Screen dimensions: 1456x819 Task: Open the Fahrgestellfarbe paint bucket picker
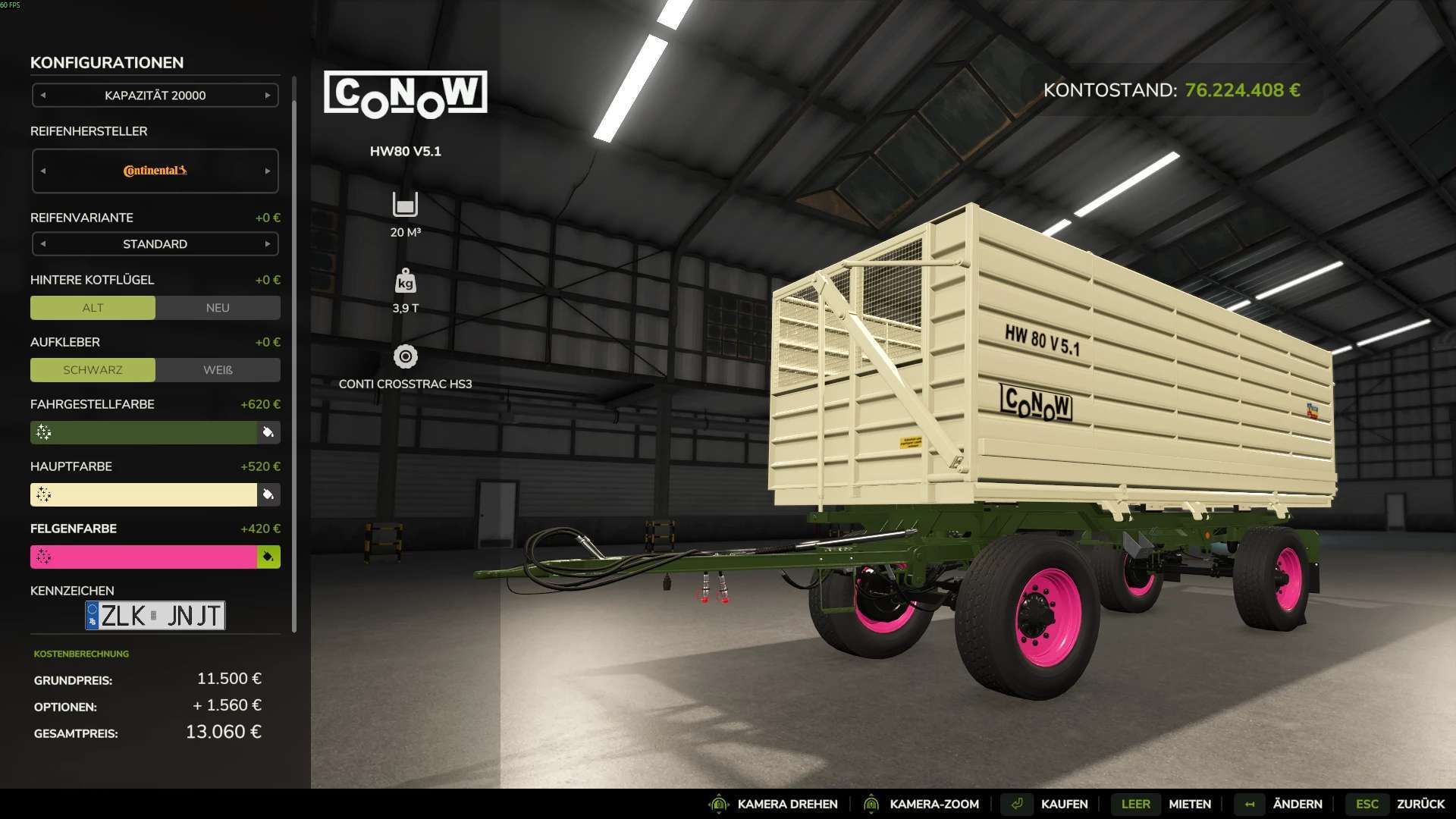267,432
